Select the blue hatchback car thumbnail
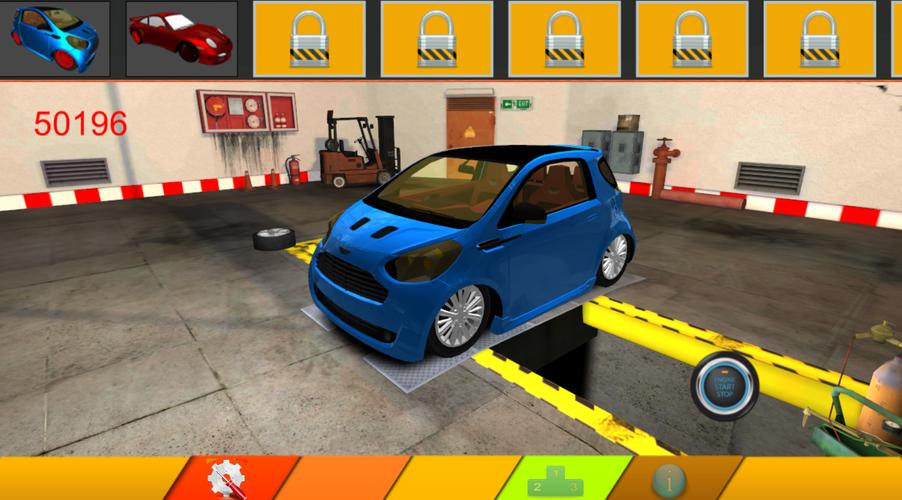 pos(55,37)
